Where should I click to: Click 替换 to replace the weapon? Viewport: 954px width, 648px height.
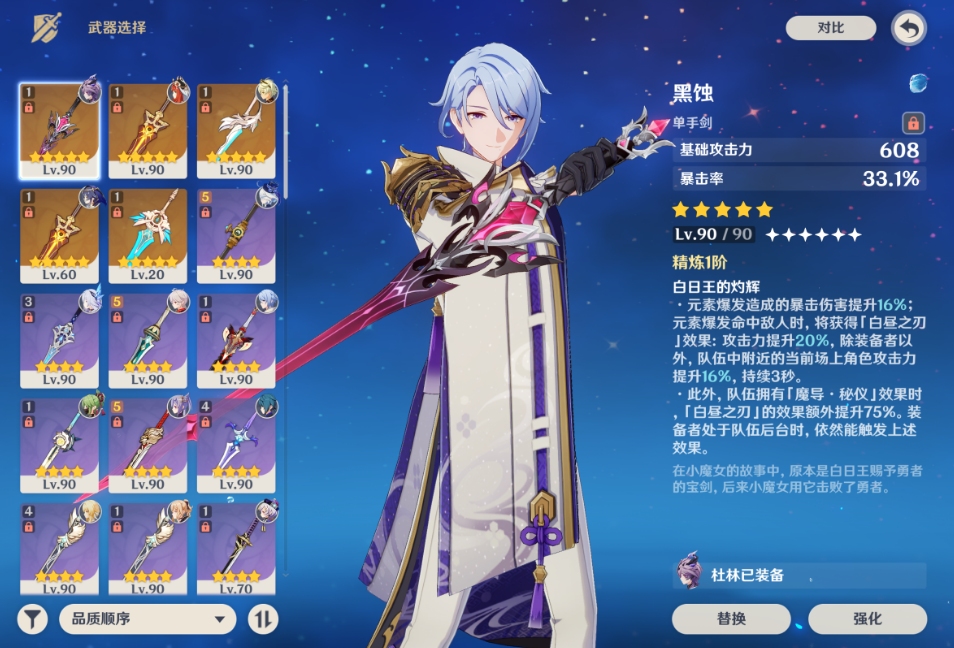731,618
